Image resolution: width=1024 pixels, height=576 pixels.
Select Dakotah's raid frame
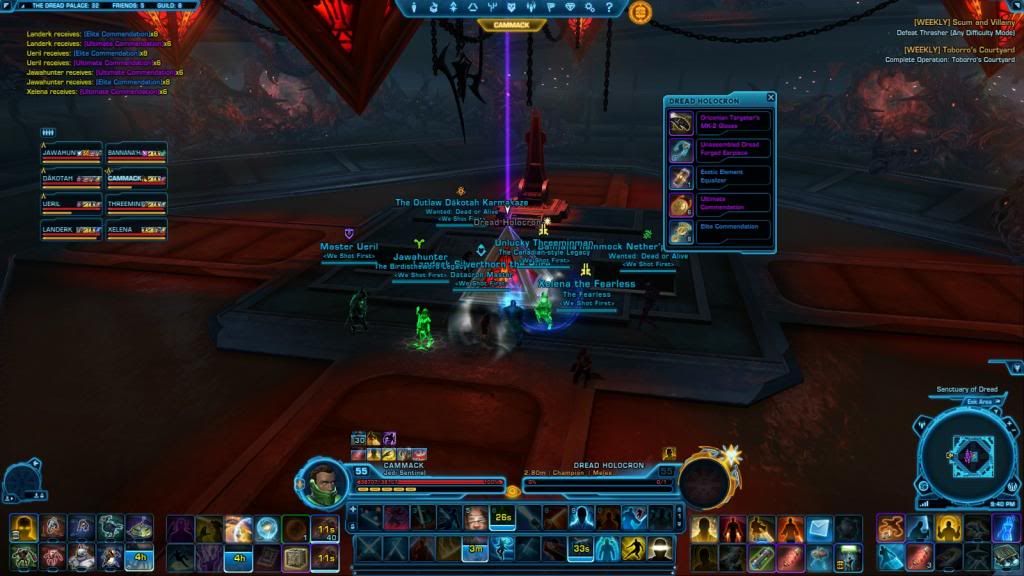tap(72, 180)
